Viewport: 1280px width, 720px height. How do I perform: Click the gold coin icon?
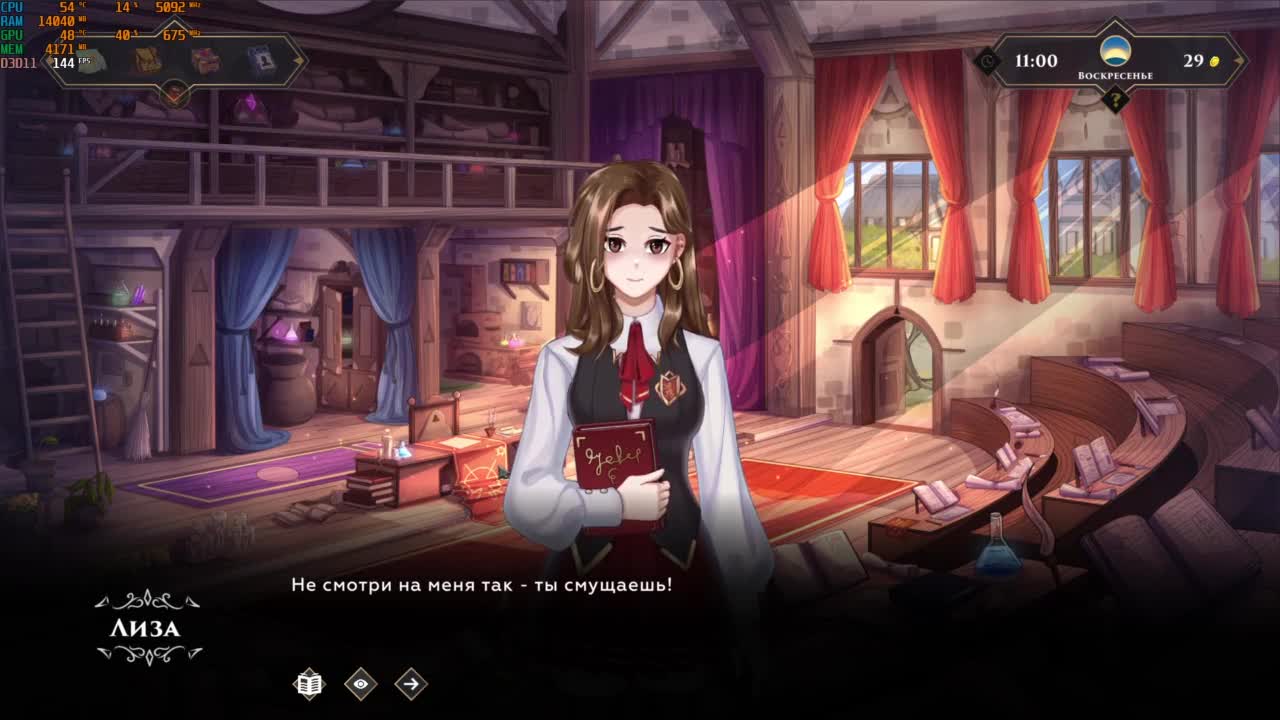[1215, 61]
